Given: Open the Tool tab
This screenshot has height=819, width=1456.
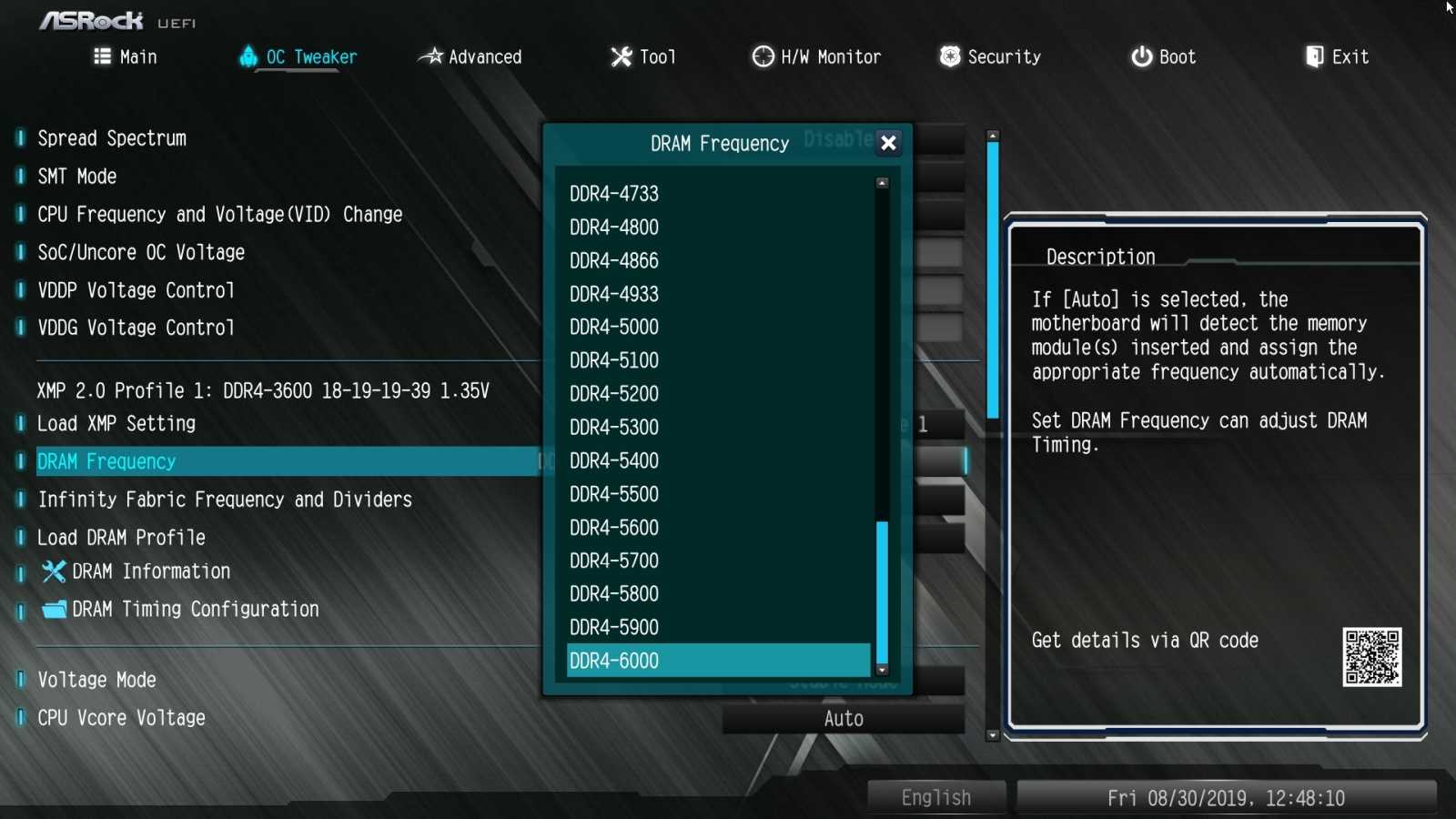Looking at the screenshot, I should (643, 56).
